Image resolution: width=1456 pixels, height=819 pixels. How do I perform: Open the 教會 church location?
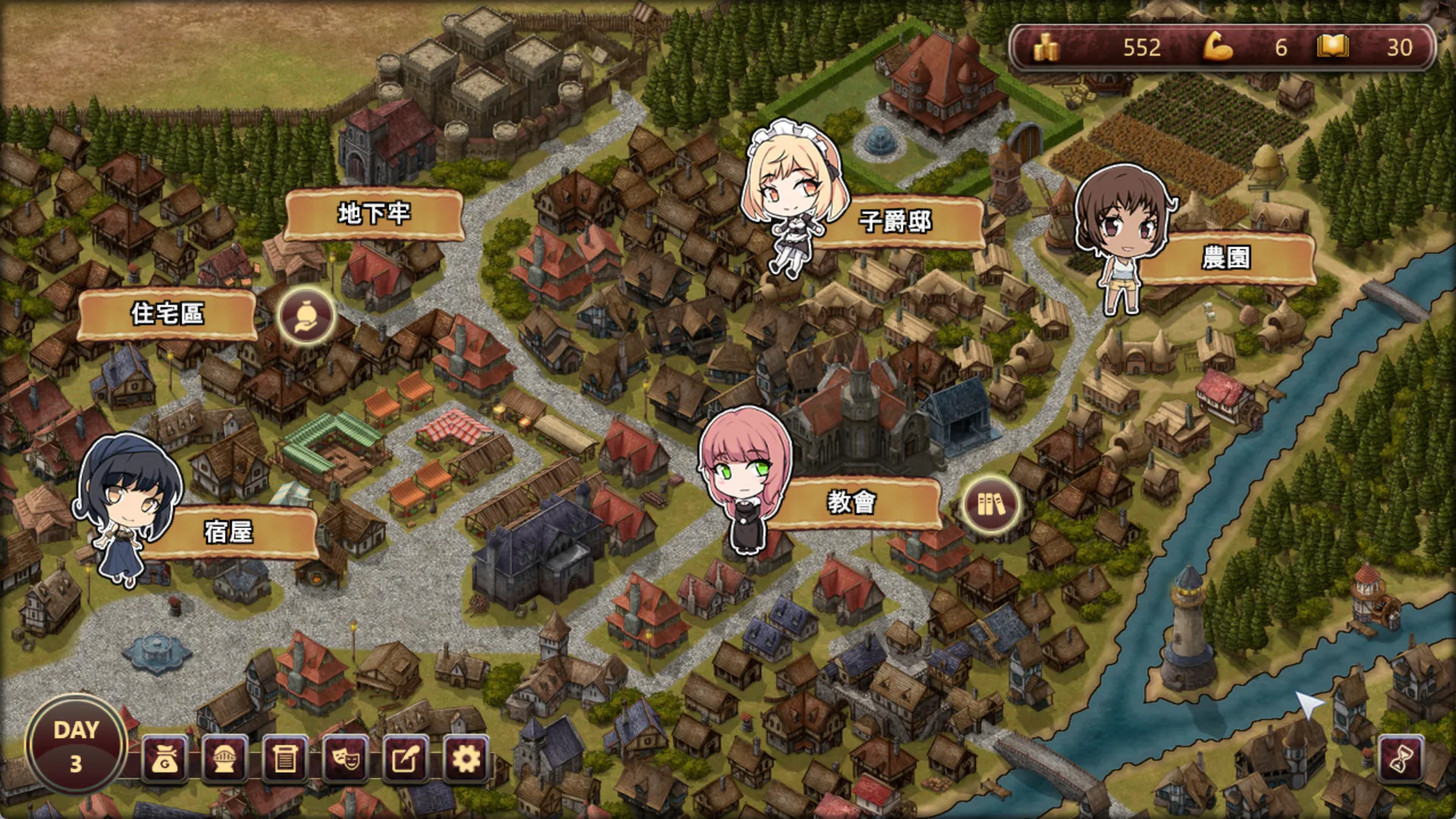click(x=852, y=502)
